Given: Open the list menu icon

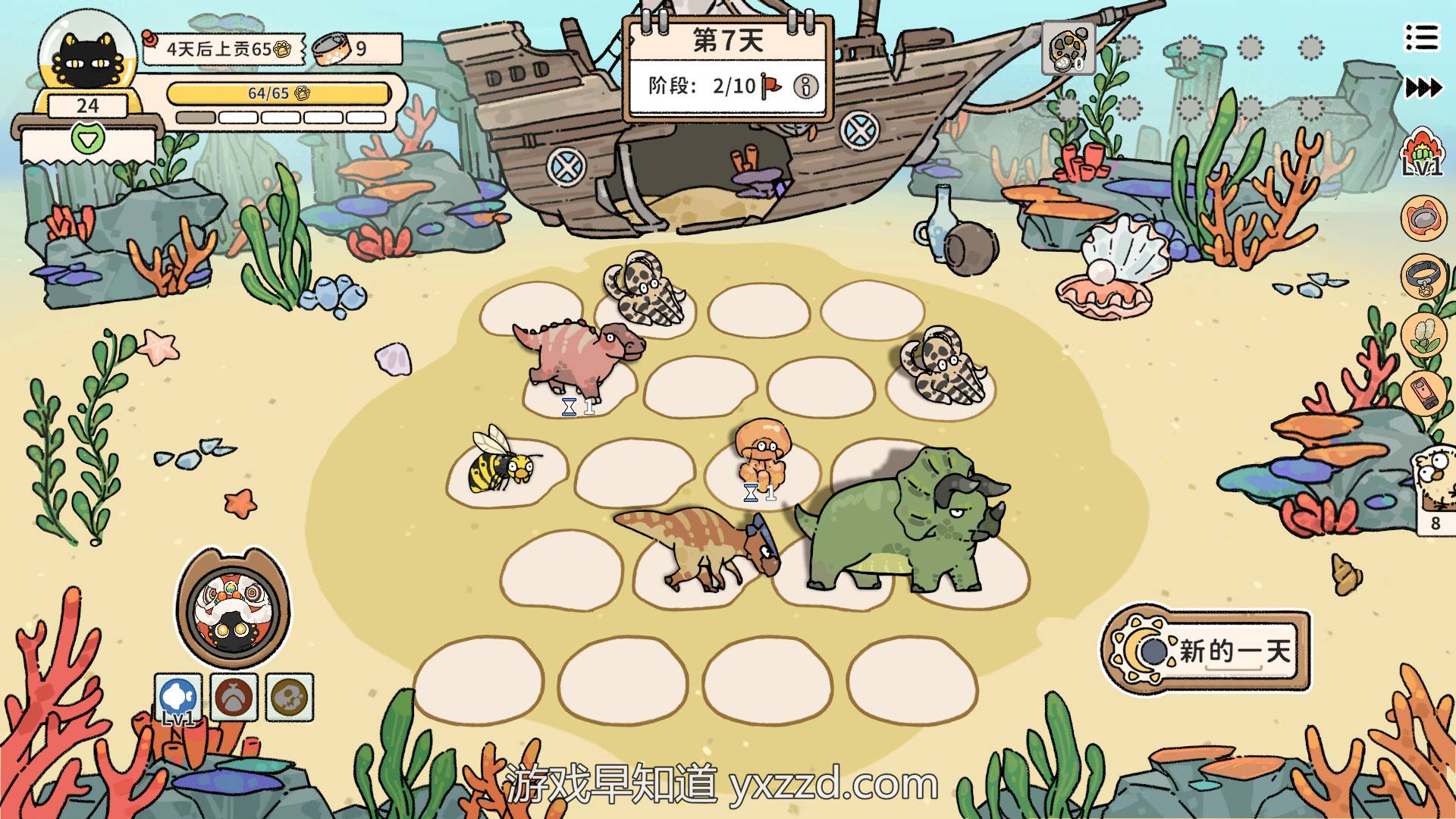Looking at the screenshot, I should [1421, 36].
